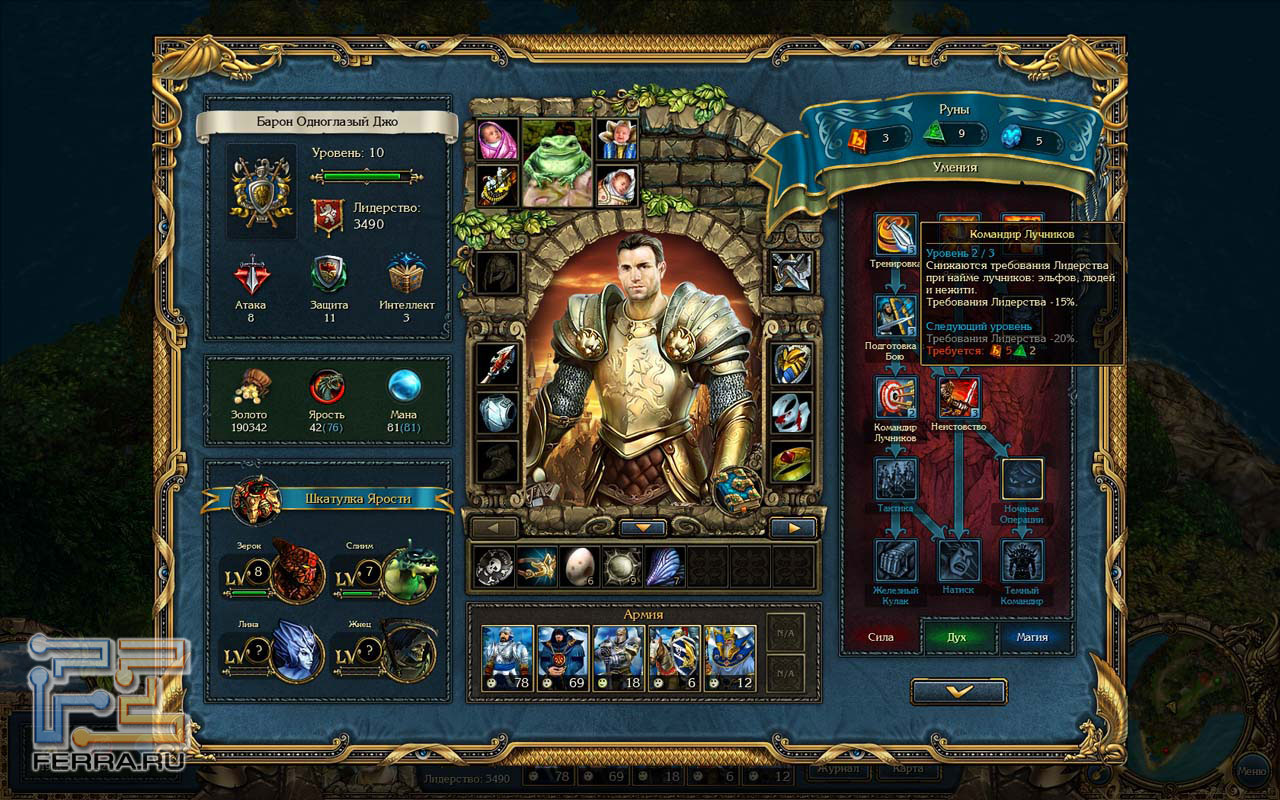Expand inventory with the down arrow button

tap(643, 527)
